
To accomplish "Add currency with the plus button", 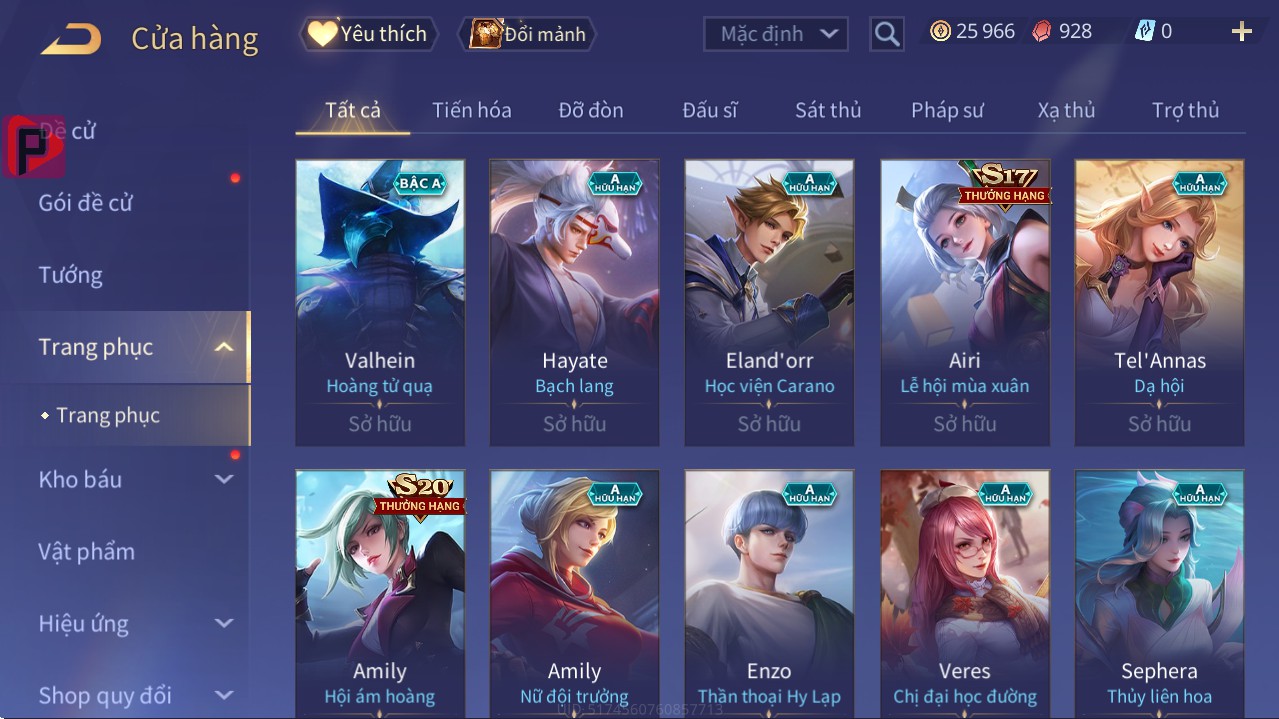I will [1241, 32].
